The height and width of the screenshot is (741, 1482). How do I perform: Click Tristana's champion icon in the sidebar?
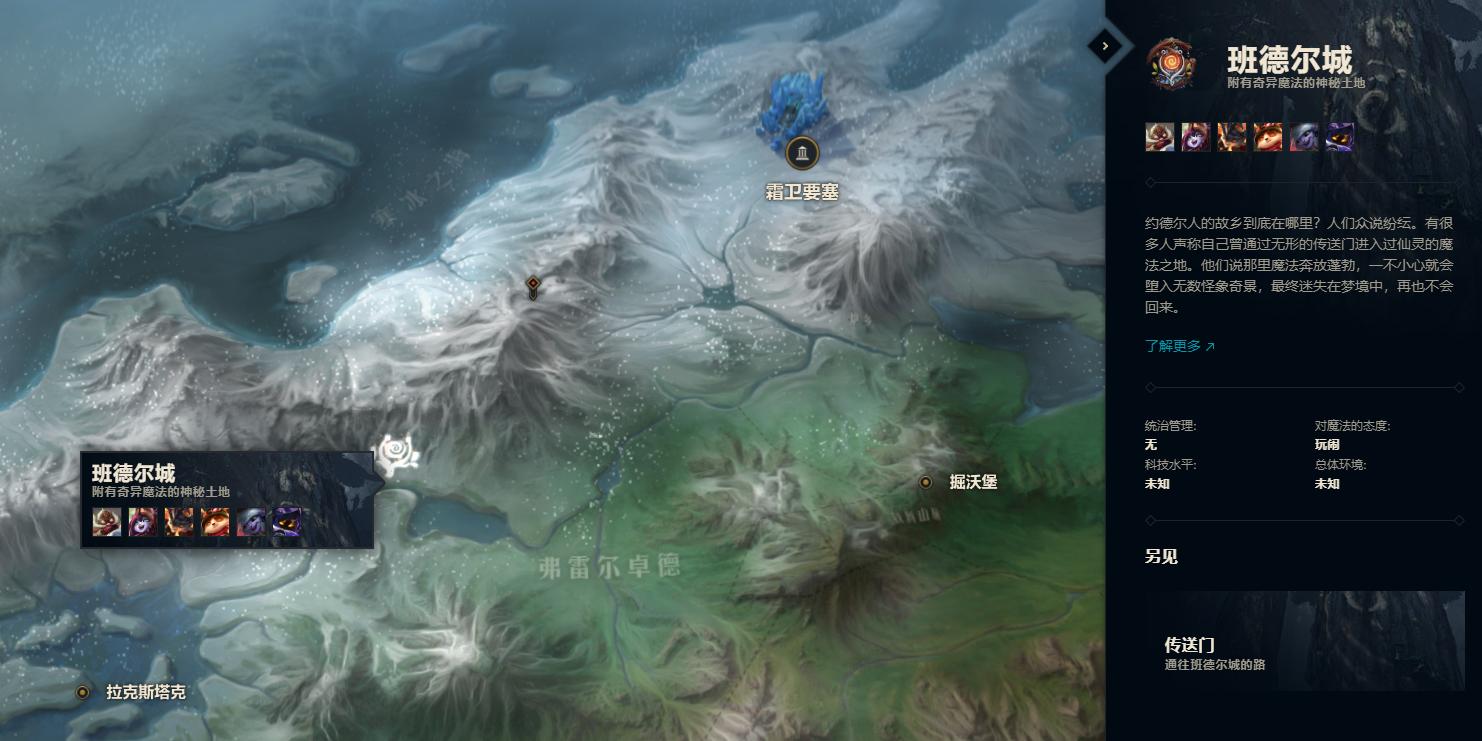pos(1304,137)
